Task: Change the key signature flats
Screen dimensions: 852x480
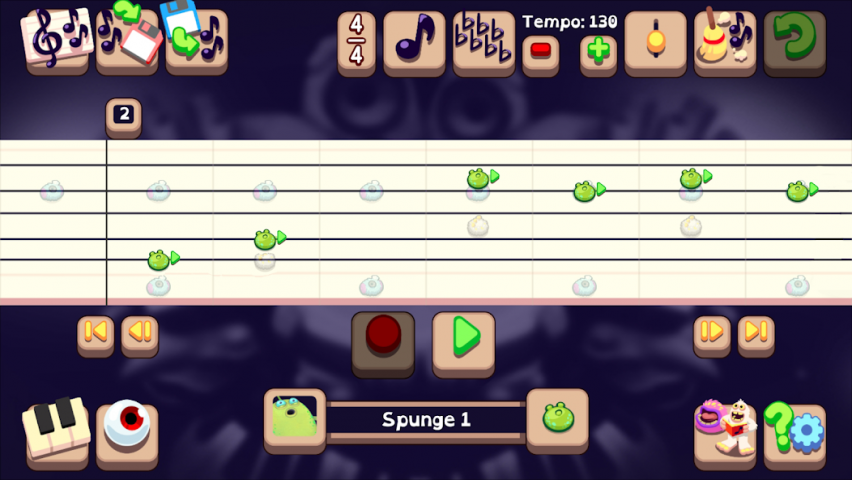Action: [x=484, y=42]
